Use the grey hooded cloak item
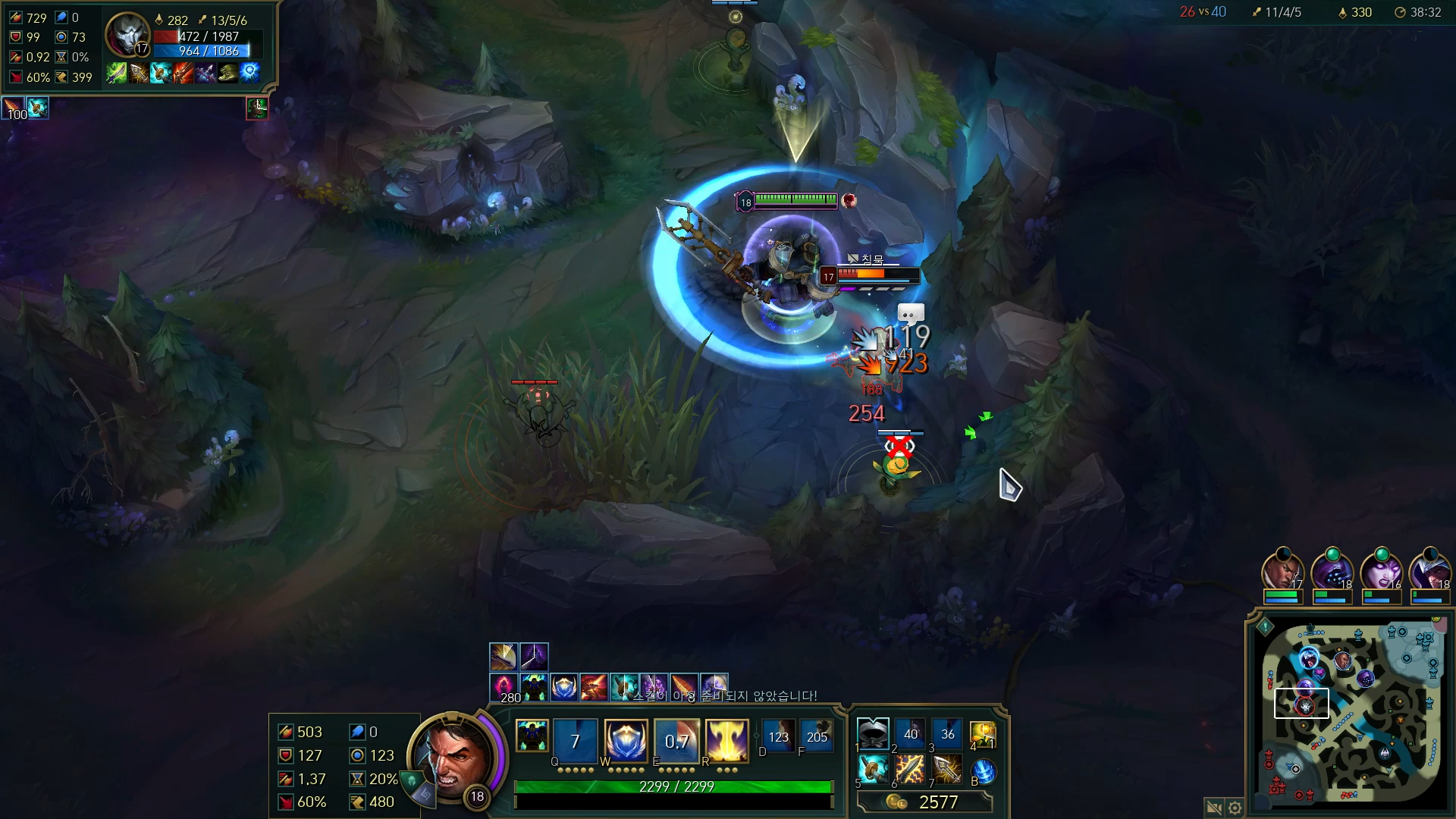The height and width of the screenshot is (819, 1456). 873,733
